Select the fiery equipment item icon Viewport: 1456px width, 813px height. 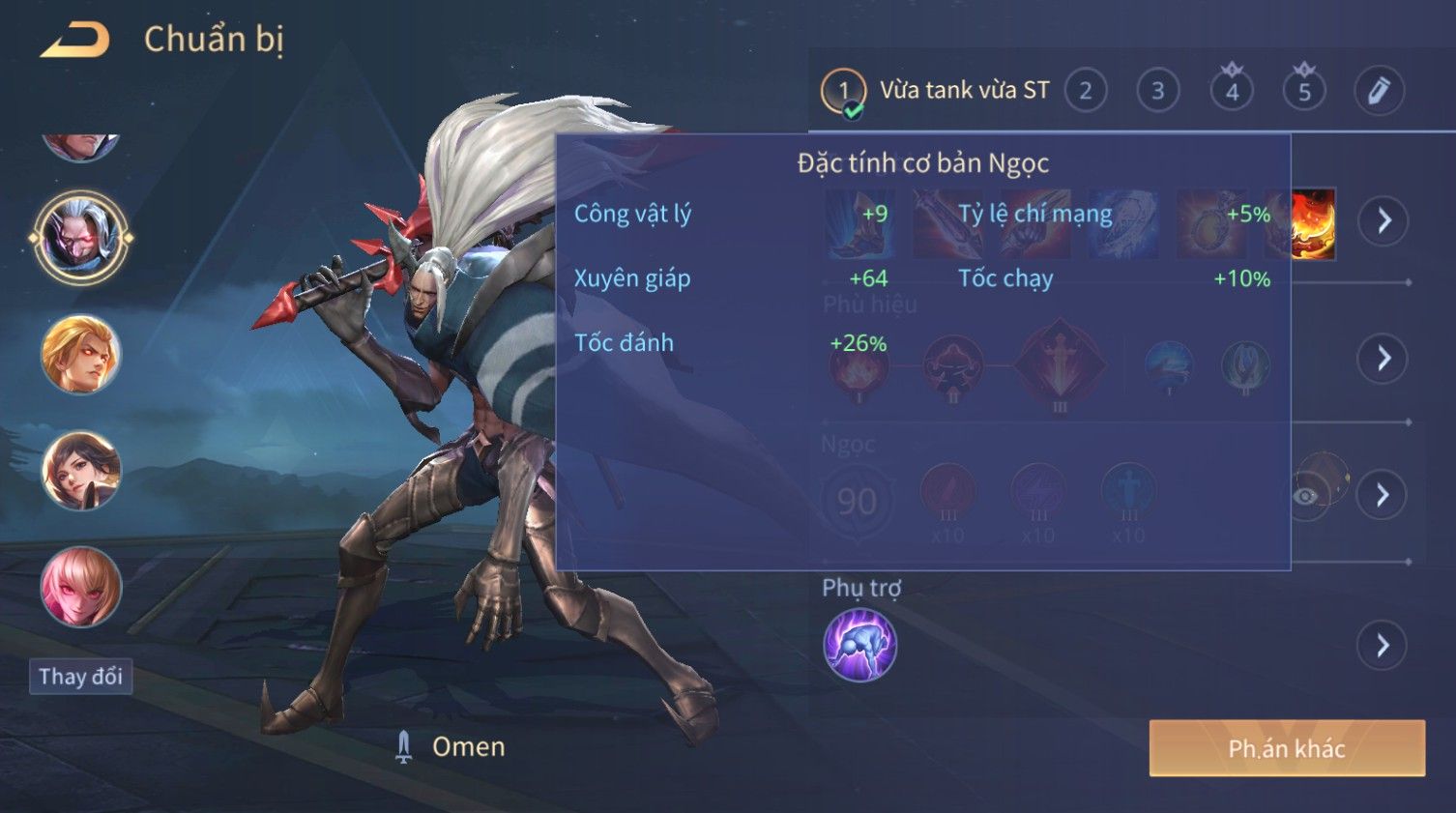click(x=1314, y=224)
